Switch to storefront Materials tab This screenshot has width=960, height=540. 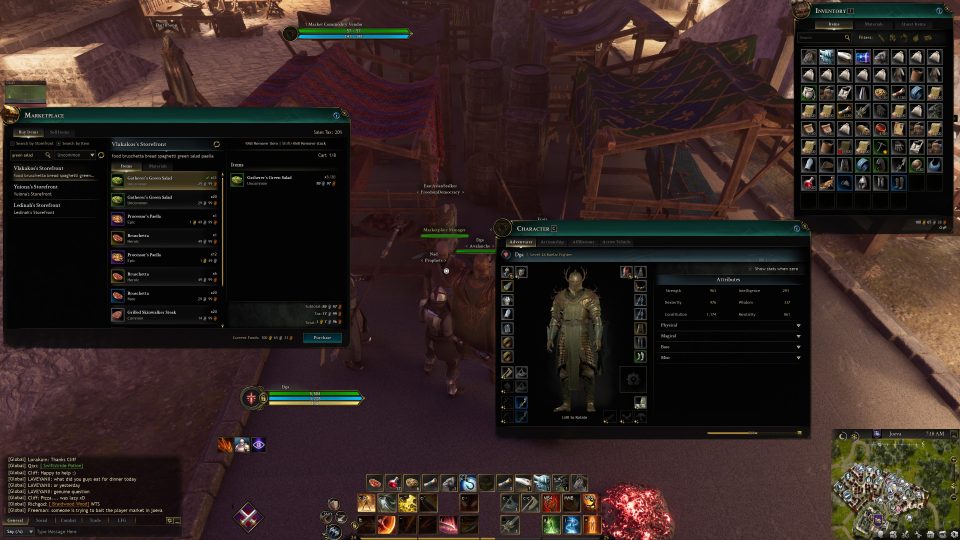[x=158, y=166]
